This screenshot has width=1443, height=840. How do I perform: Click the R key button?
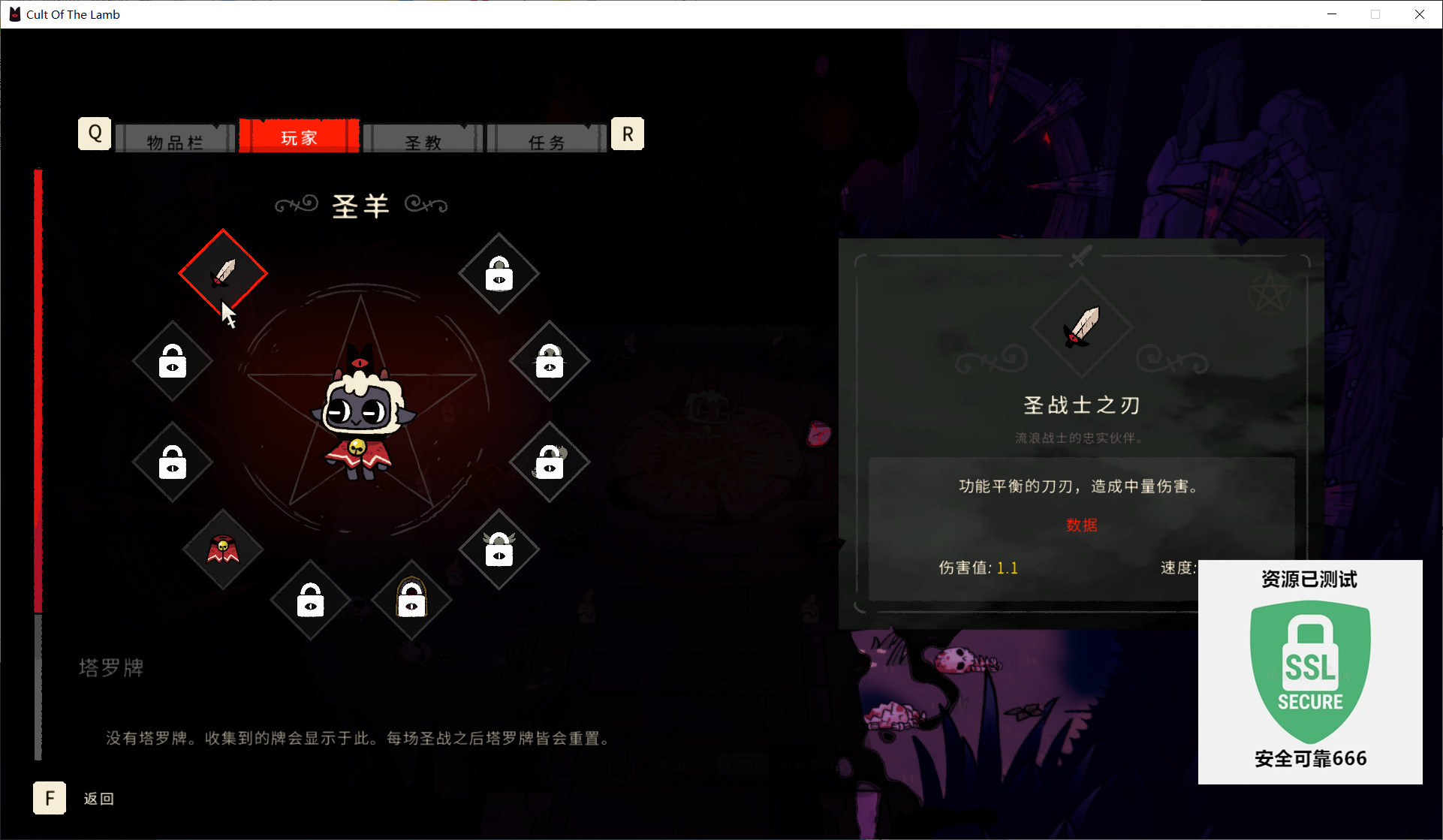coord(628,133)
